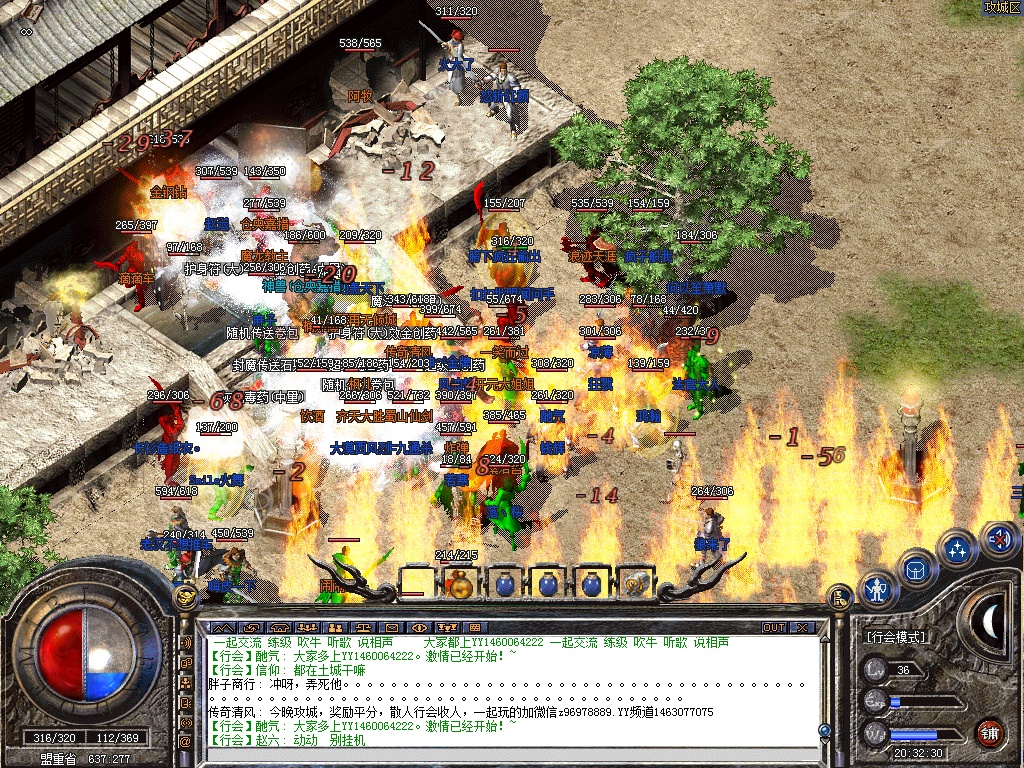Open the red 铺 shop button

point(990,732)
